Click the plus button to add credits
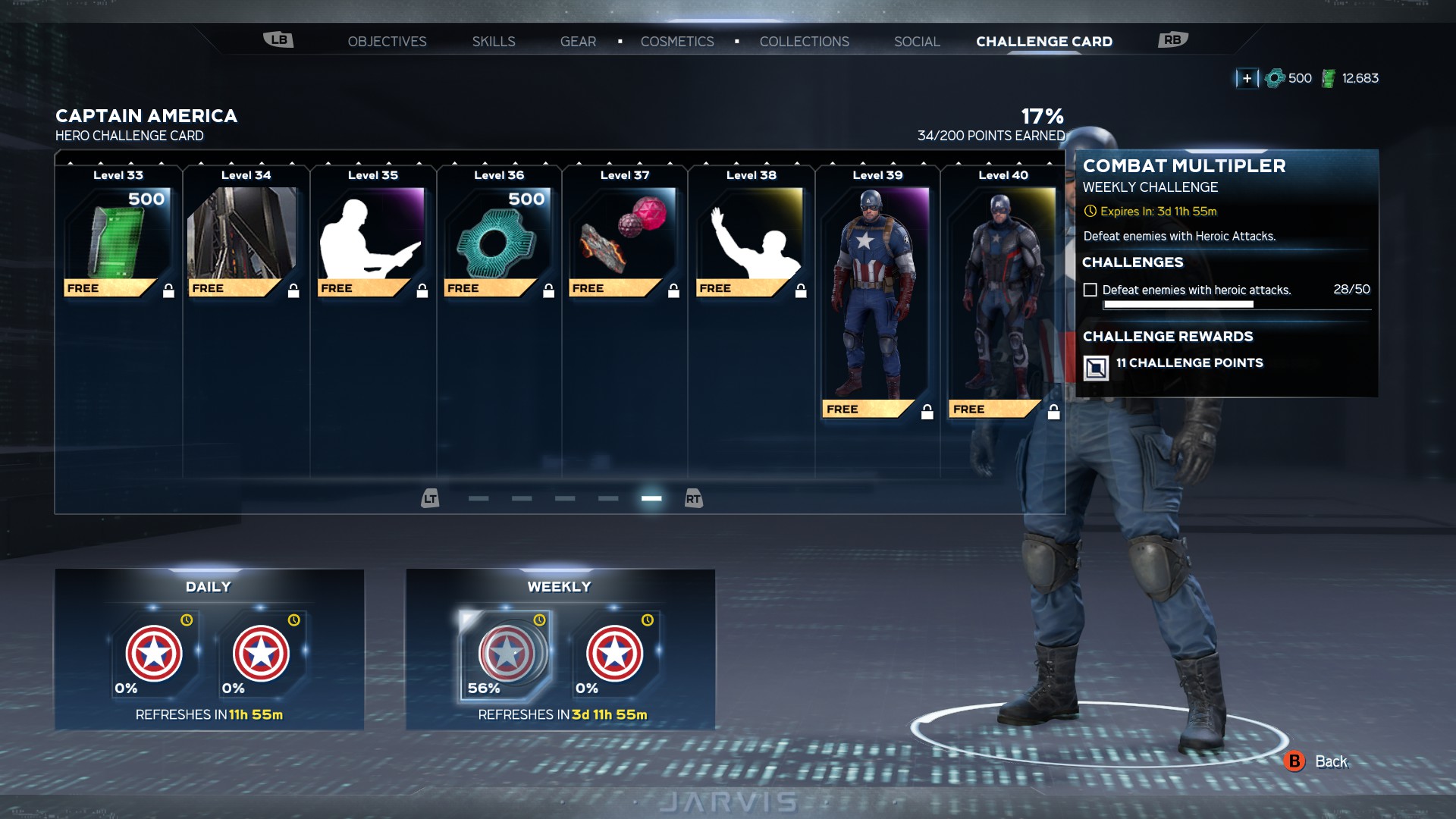 1247,78
